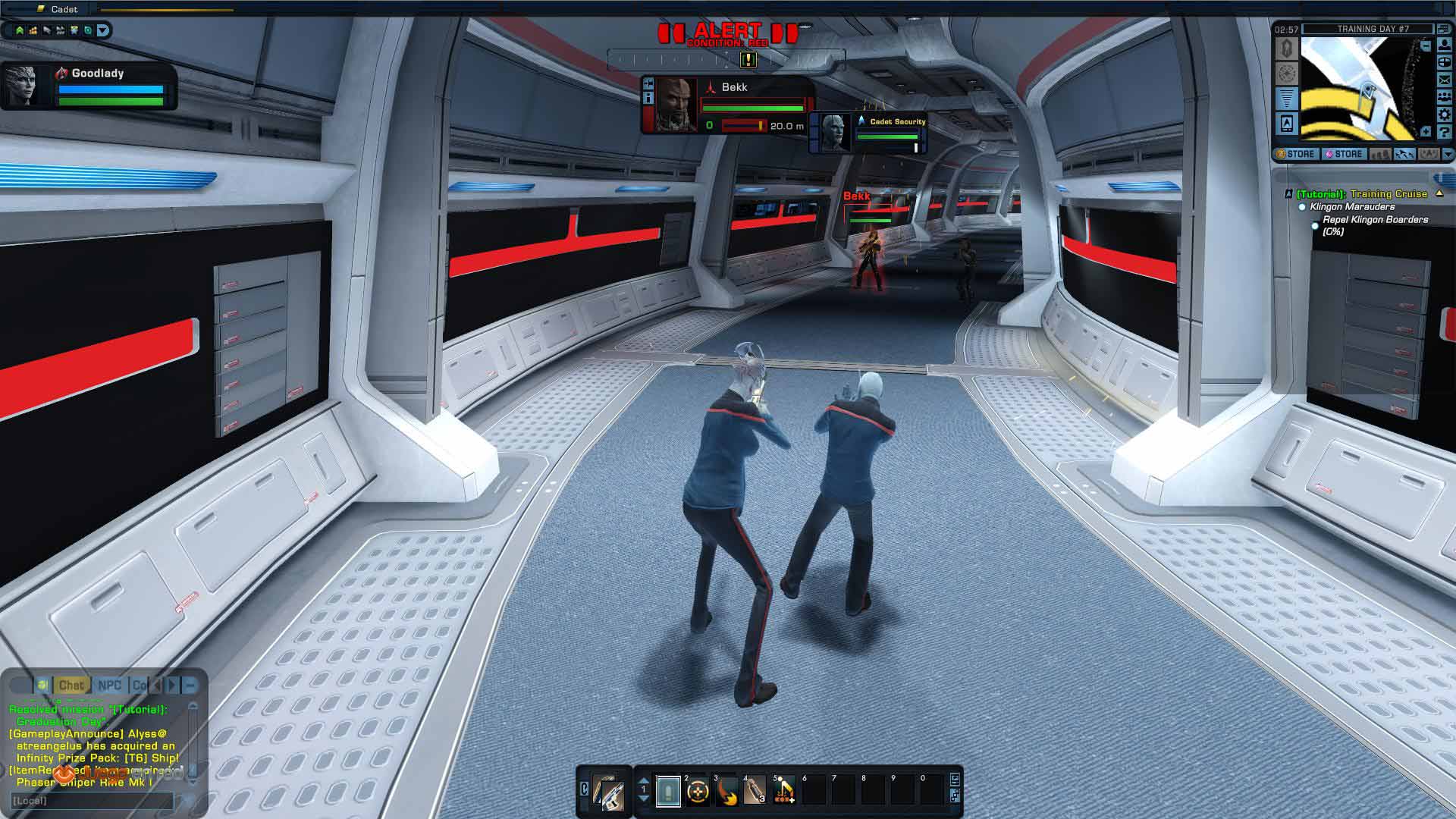Switch to the Chat tab
Image resolution: width=1456 pixels, height=819 pixels.
71,686
